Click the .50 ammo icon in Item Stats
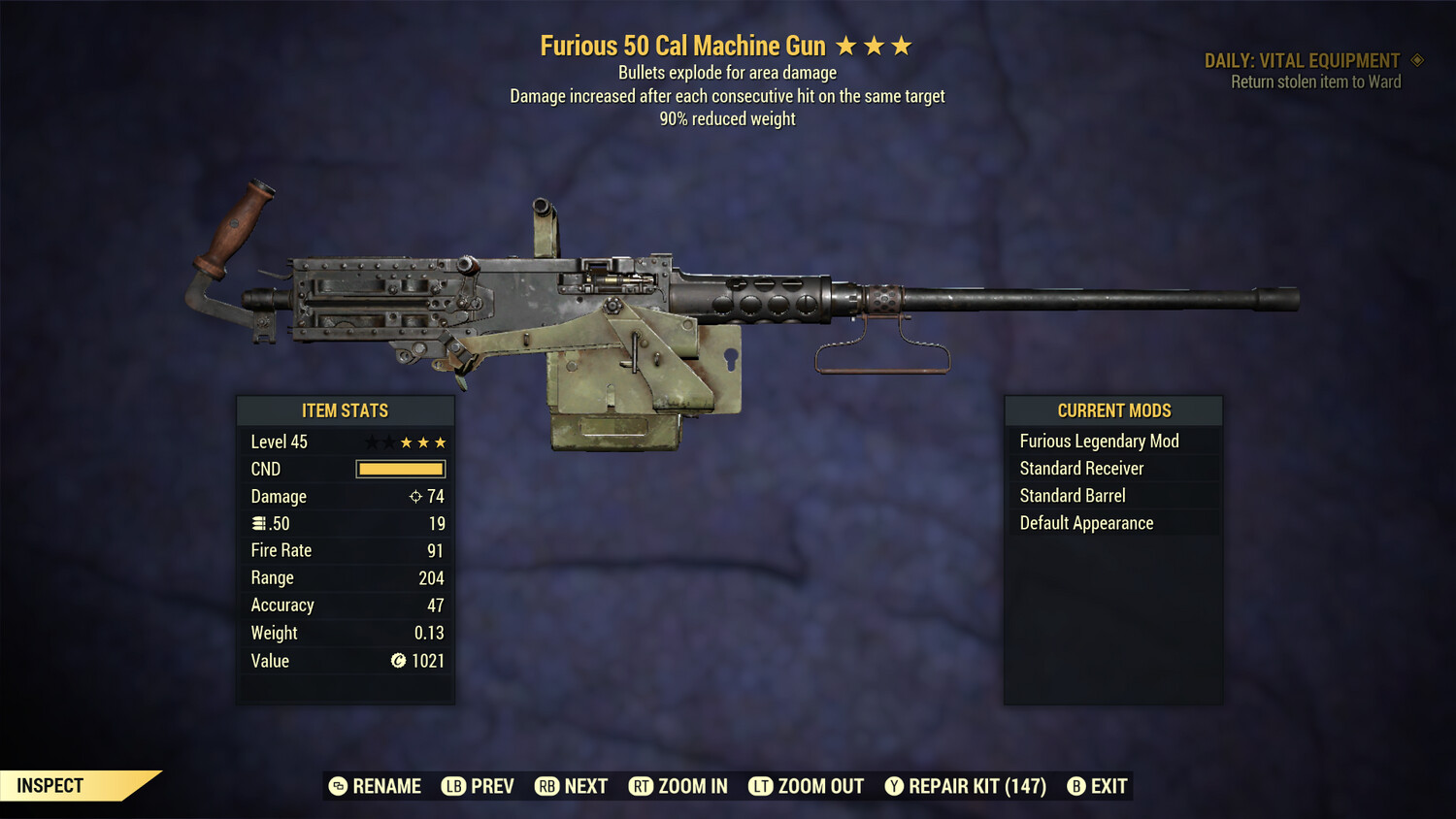This screenshot has height=819, width=1456. tap(260, 523)
